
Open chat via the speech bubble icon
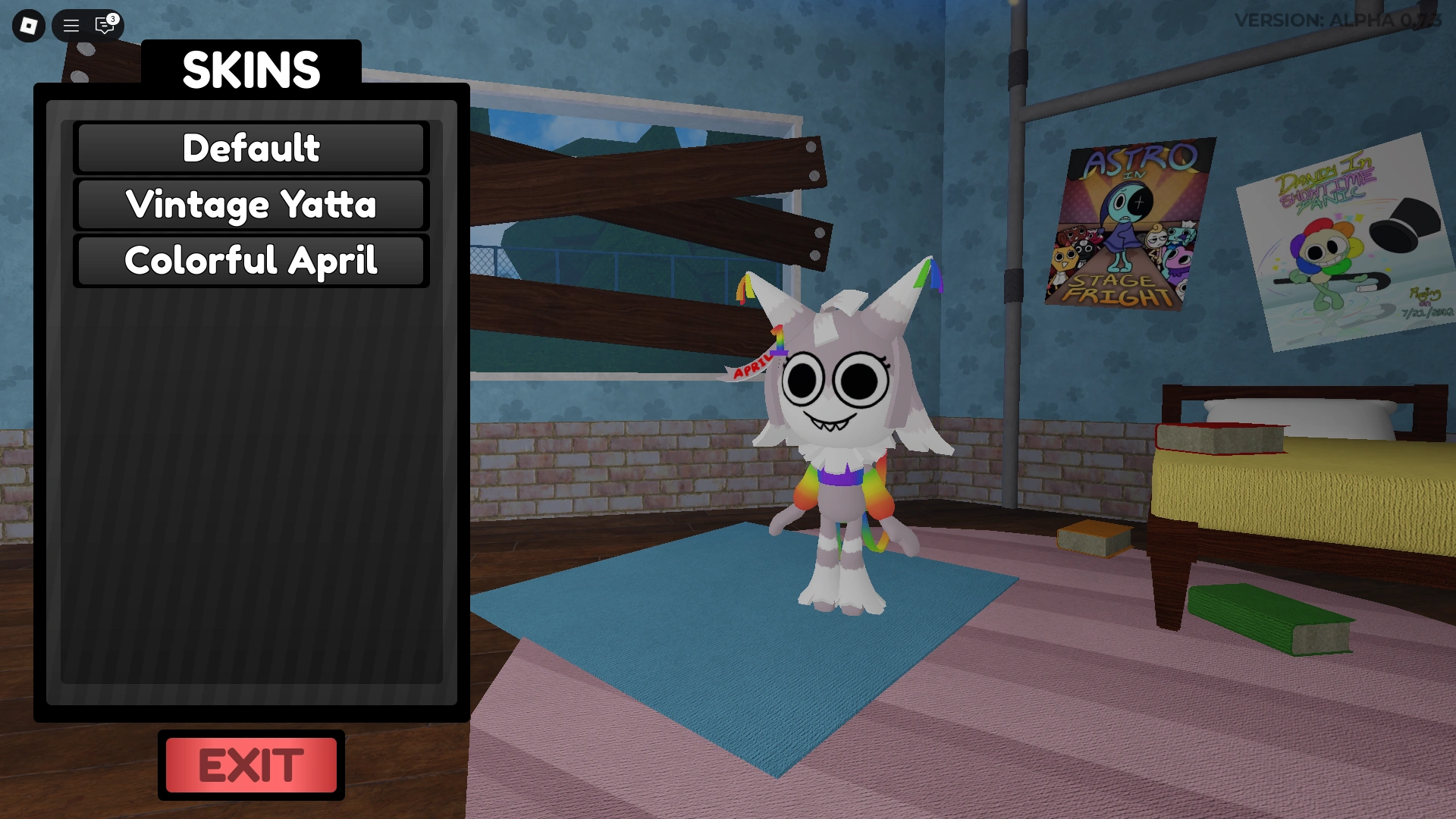[105, 26]
